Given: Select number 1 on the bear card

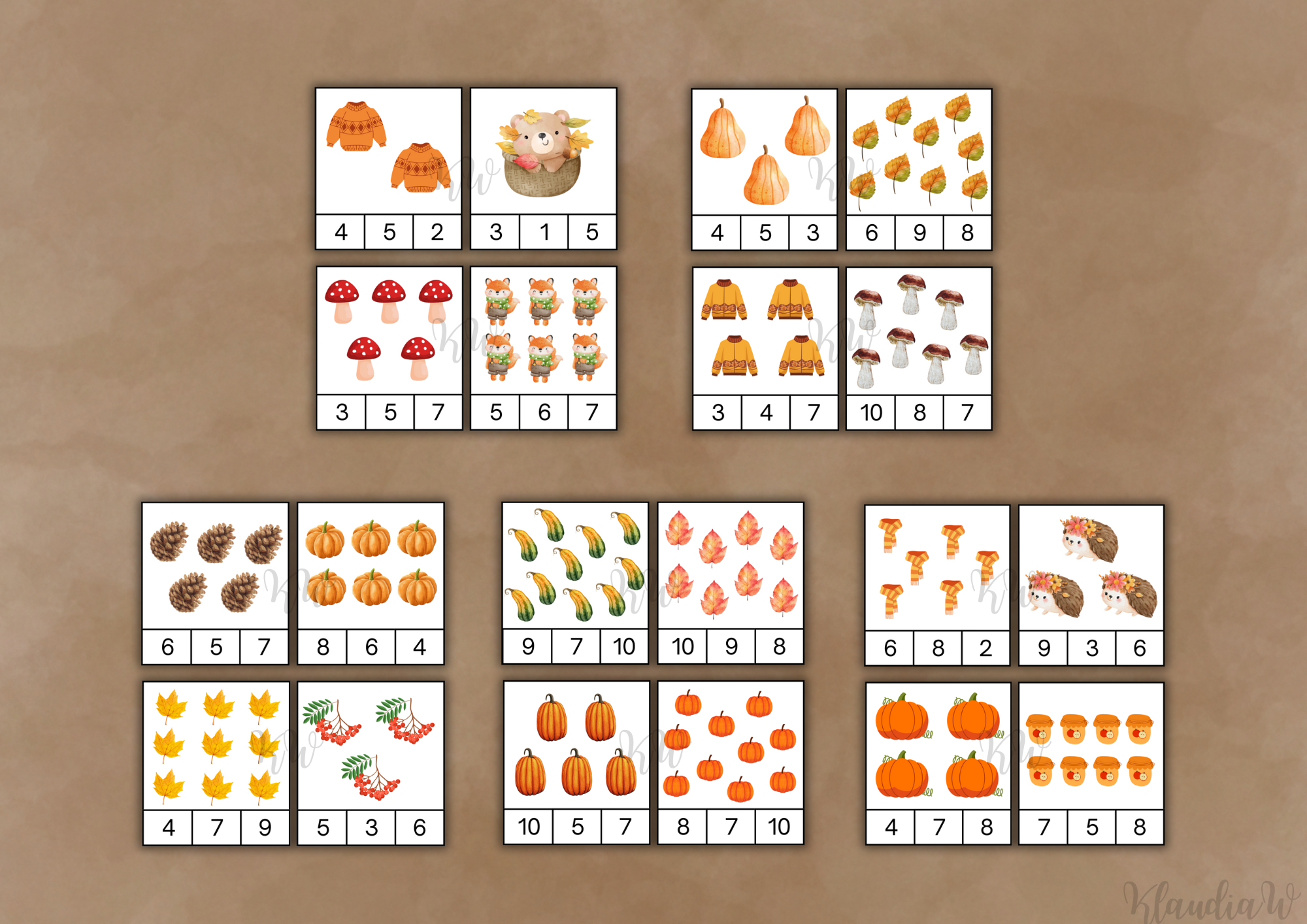Looking at the screenshot, I should tap(544, 232).
